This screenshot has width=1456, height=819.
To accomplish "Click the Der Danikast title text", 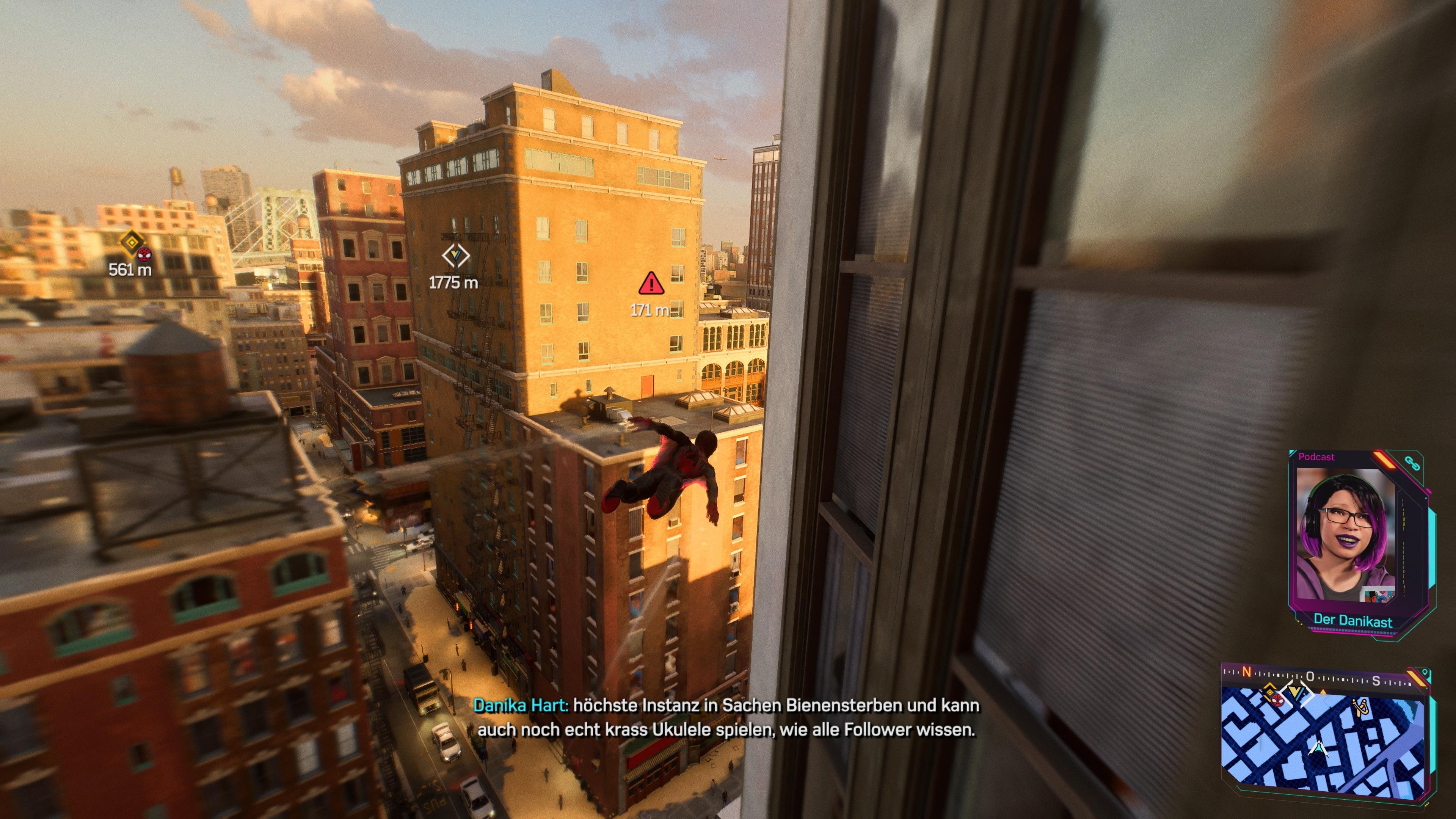I will click(x=1354, y=620).
